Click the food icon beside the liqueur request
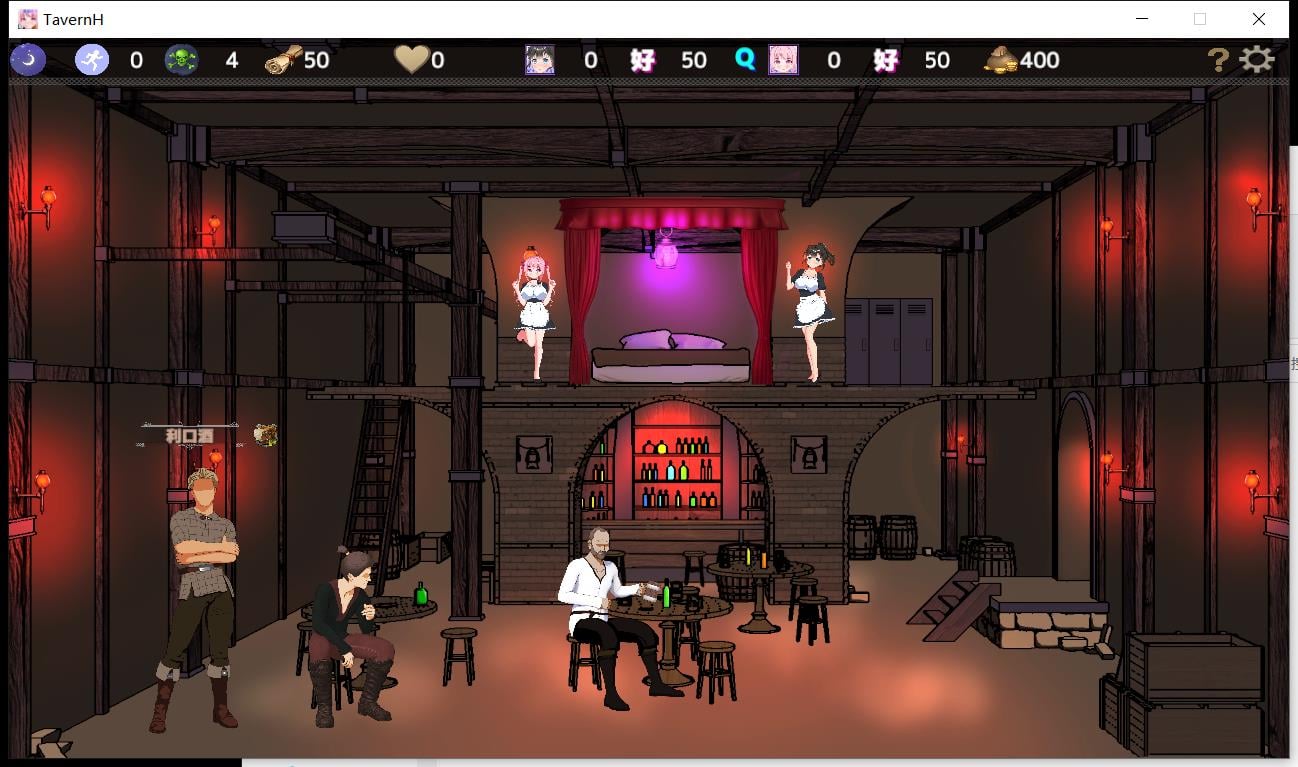 click(x=265, y=433)
